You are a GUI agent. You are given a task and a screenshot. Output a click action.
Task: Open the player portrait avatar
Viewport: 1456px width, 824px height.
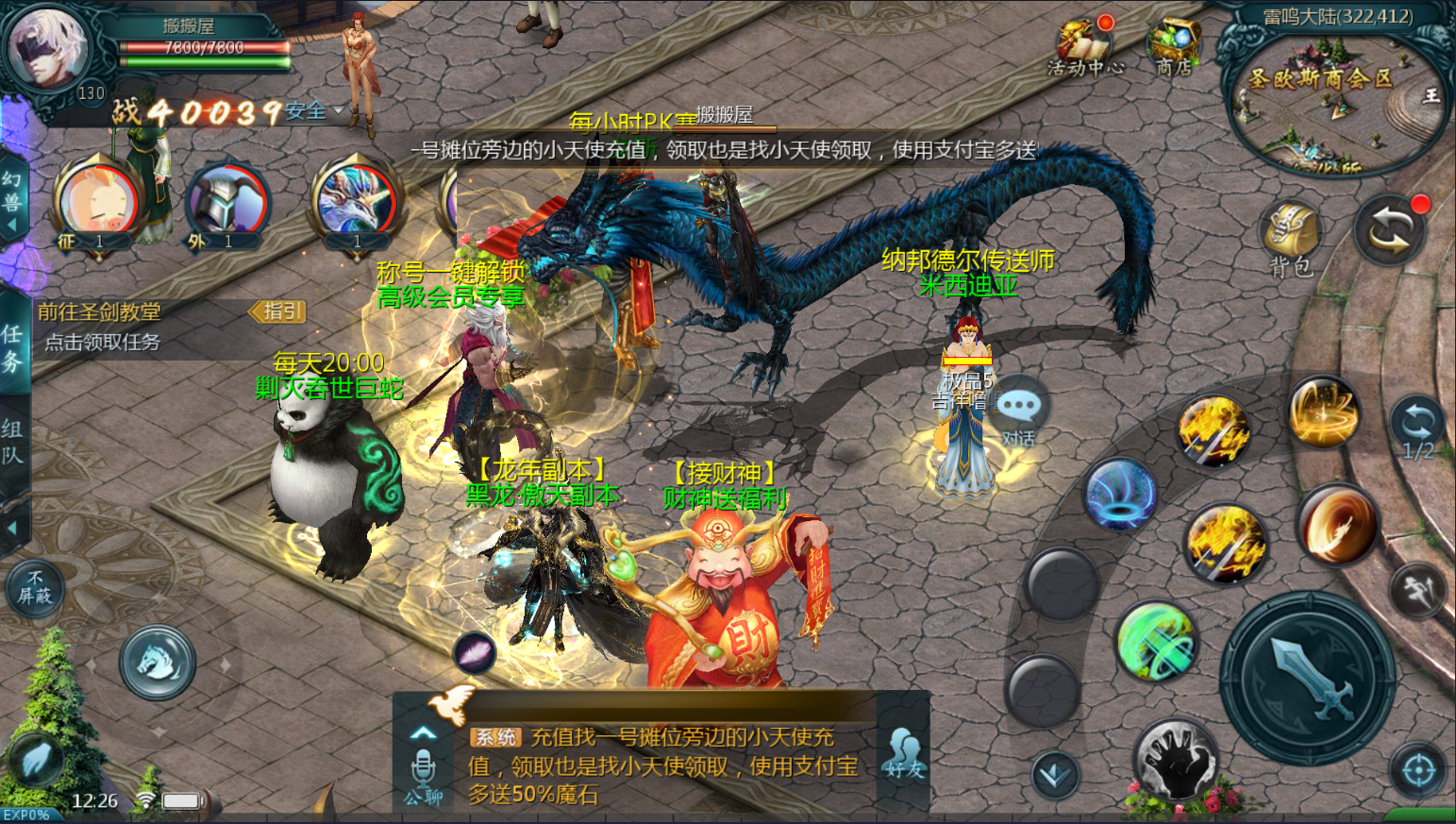coord(47,47)
